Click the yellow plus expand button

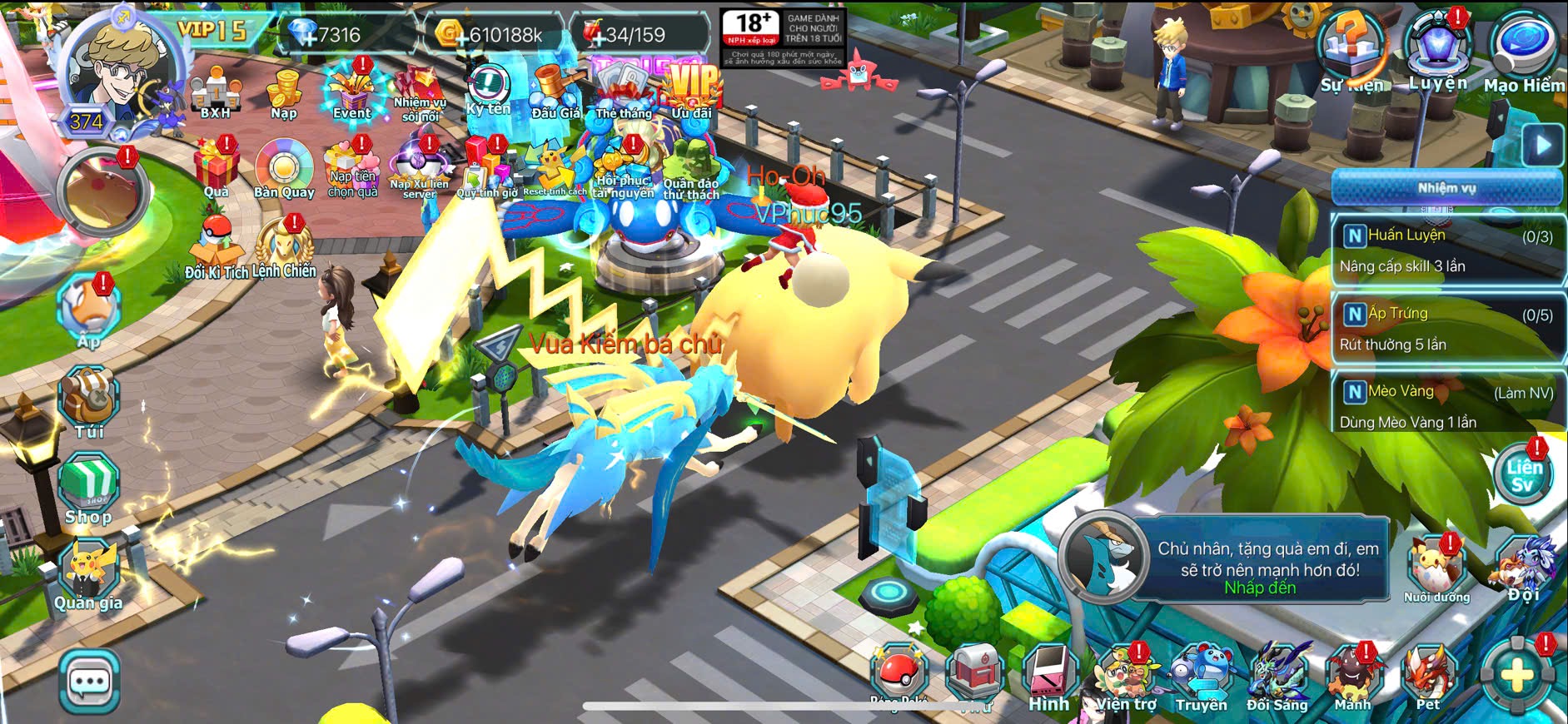pos(1517,676)
